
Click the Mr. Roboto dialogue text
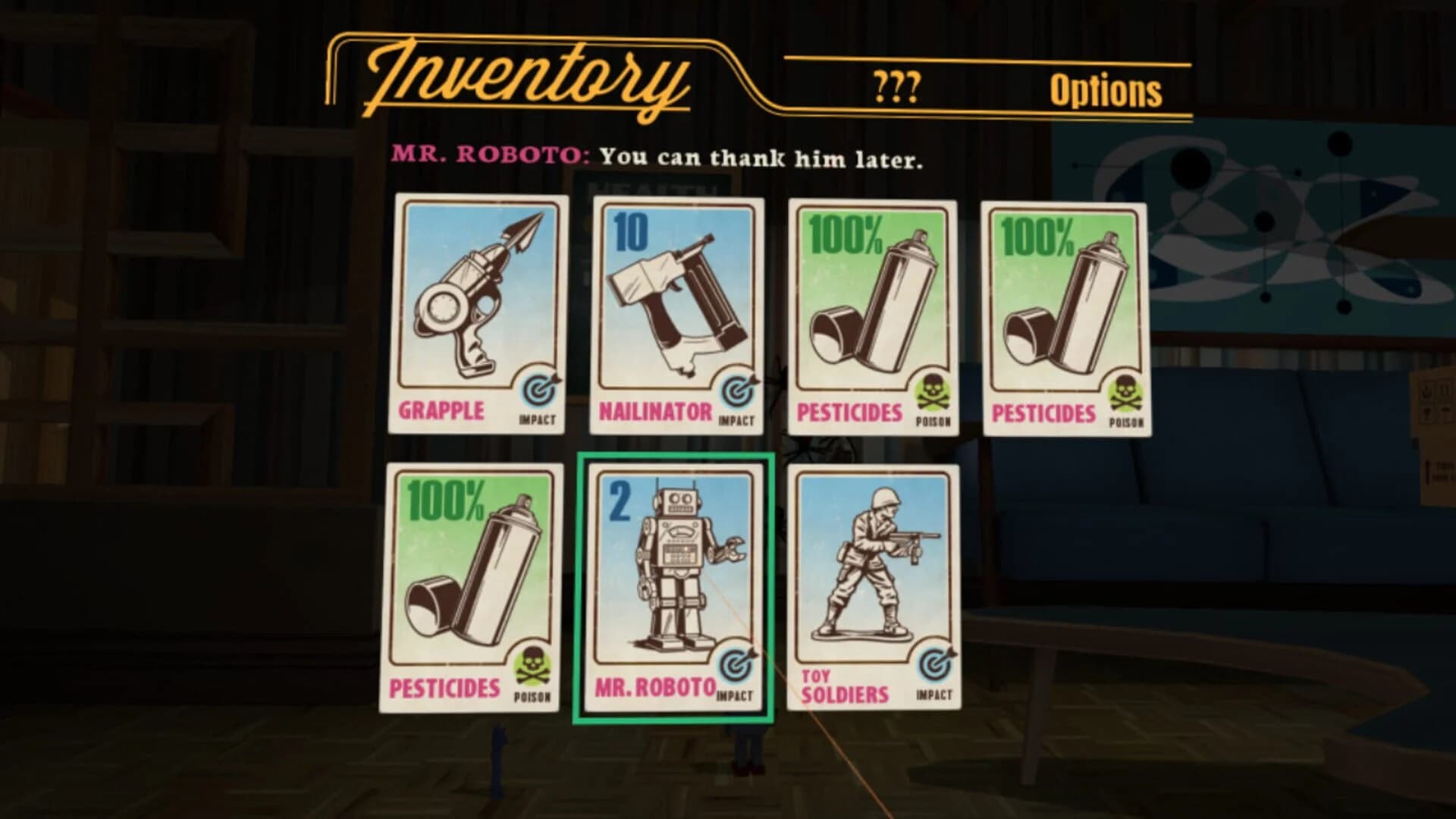pos(660,157)
